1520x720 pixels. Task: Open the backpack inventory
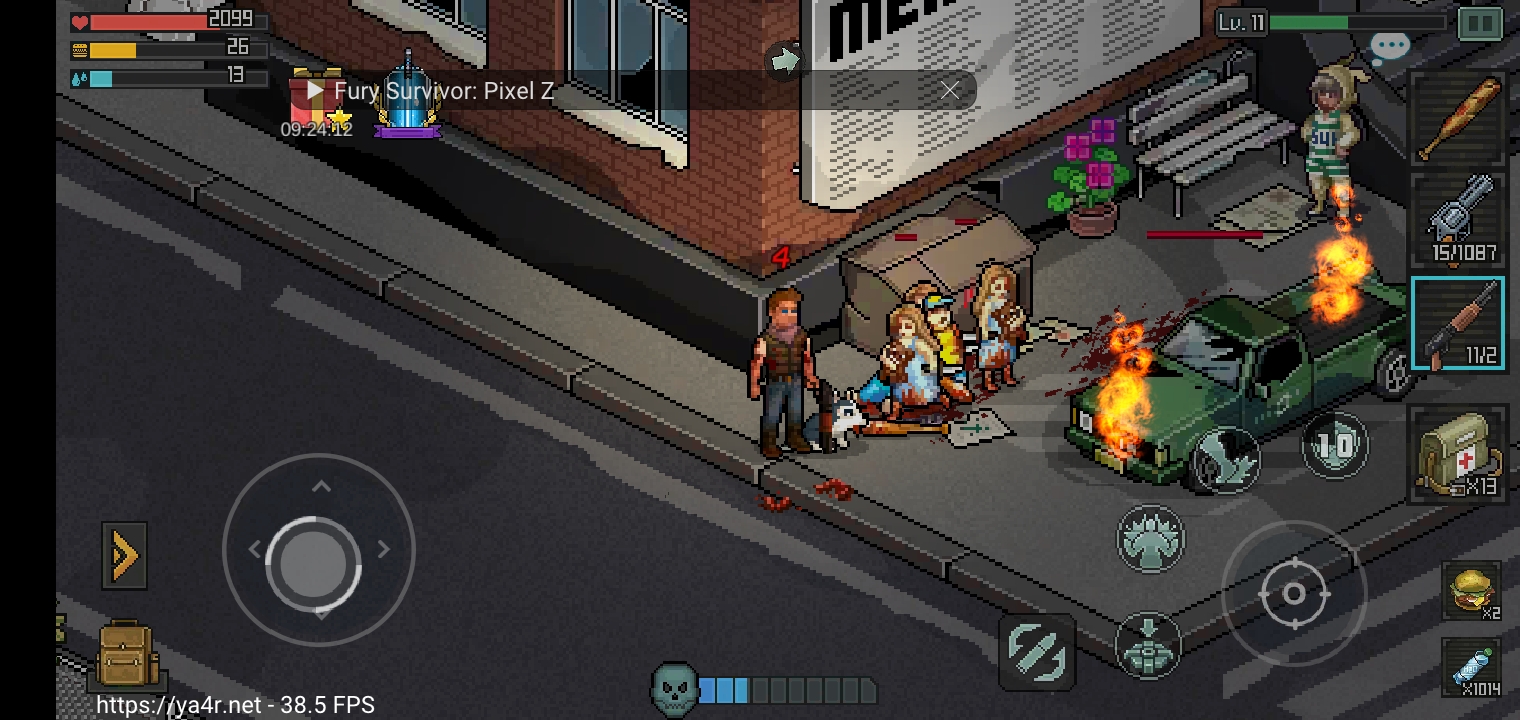tap(125, 655)
